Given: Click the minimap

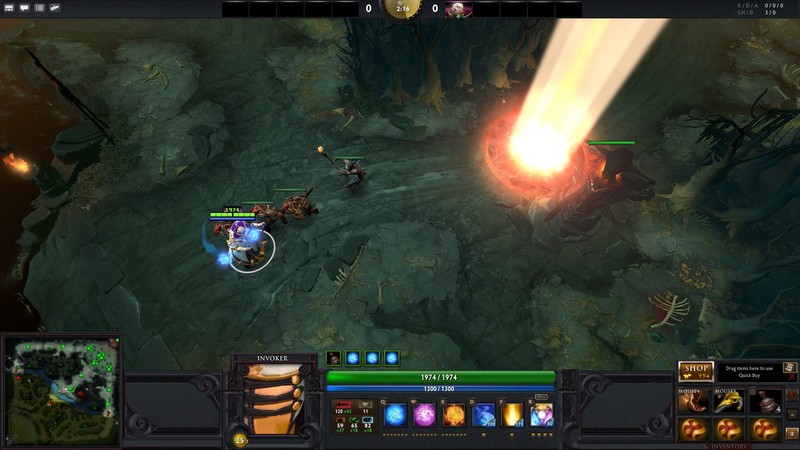Looking at the screenshot, I should 61,388.
